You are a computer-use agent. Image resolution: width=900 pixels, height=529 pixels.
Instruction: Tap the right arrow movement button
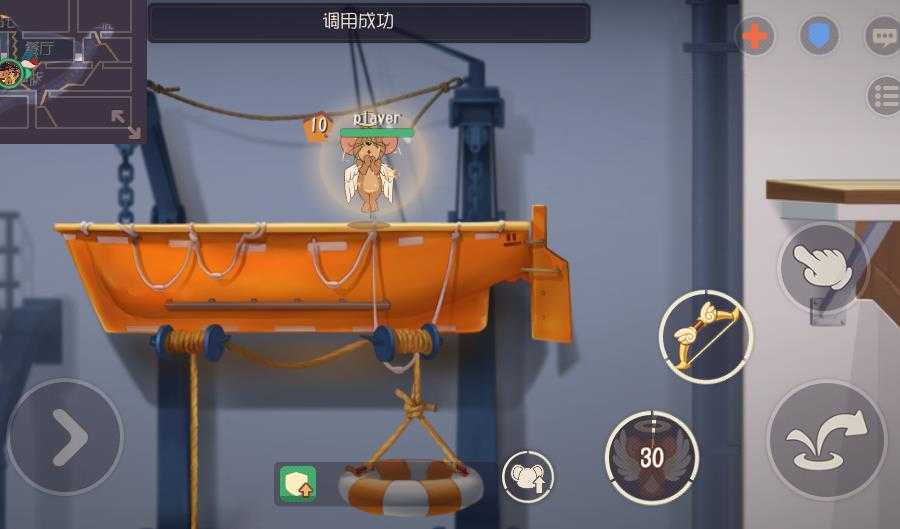(x=65, y=436)
